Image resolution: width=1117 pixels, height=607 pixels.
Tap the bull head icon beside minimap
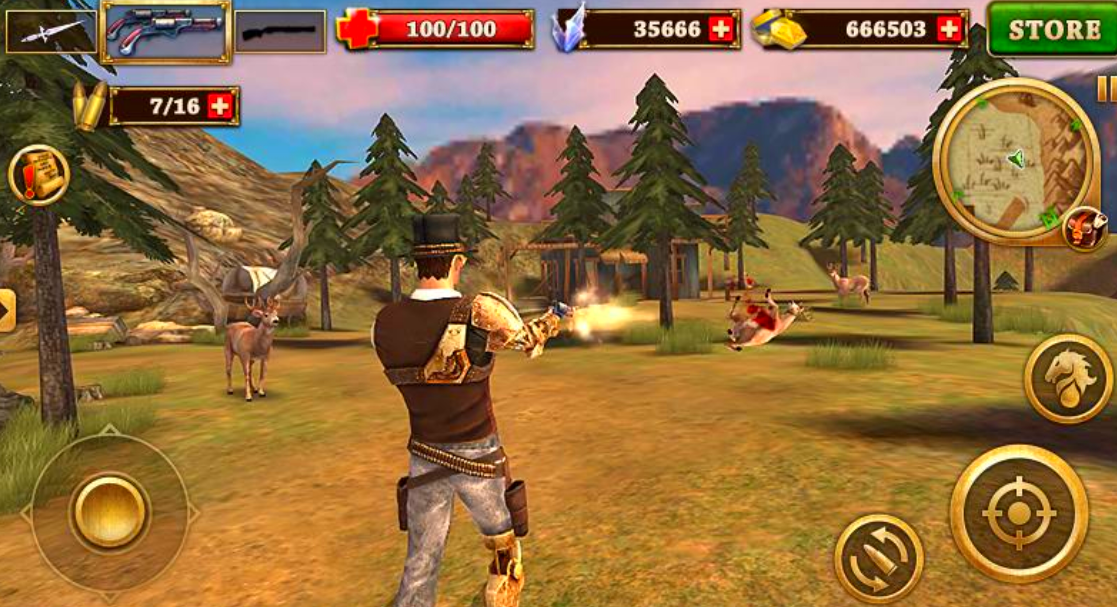click(x=1084, y=229)
